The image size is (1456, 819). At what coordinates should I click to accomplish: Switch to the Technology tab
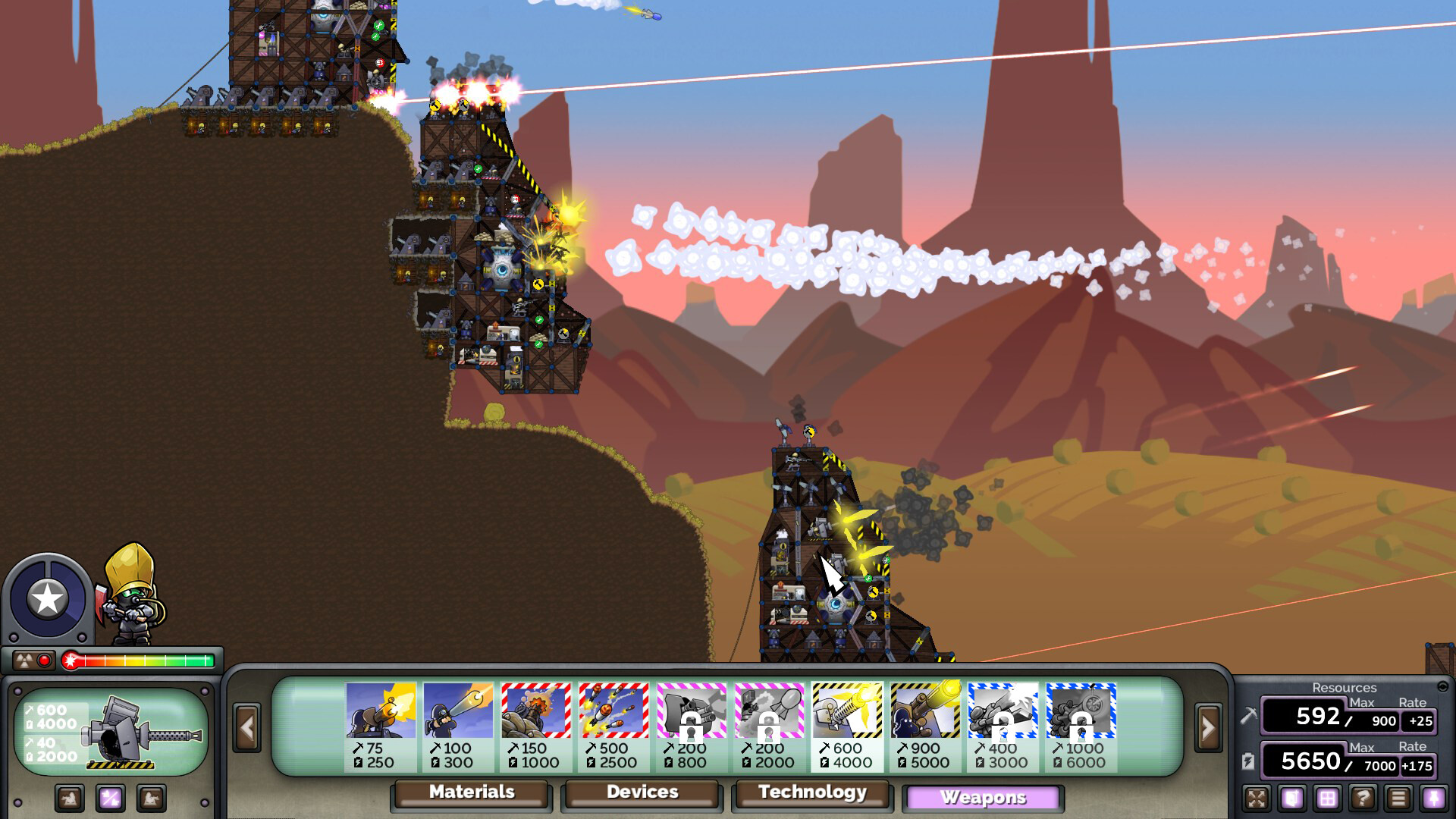coord(811,794)
